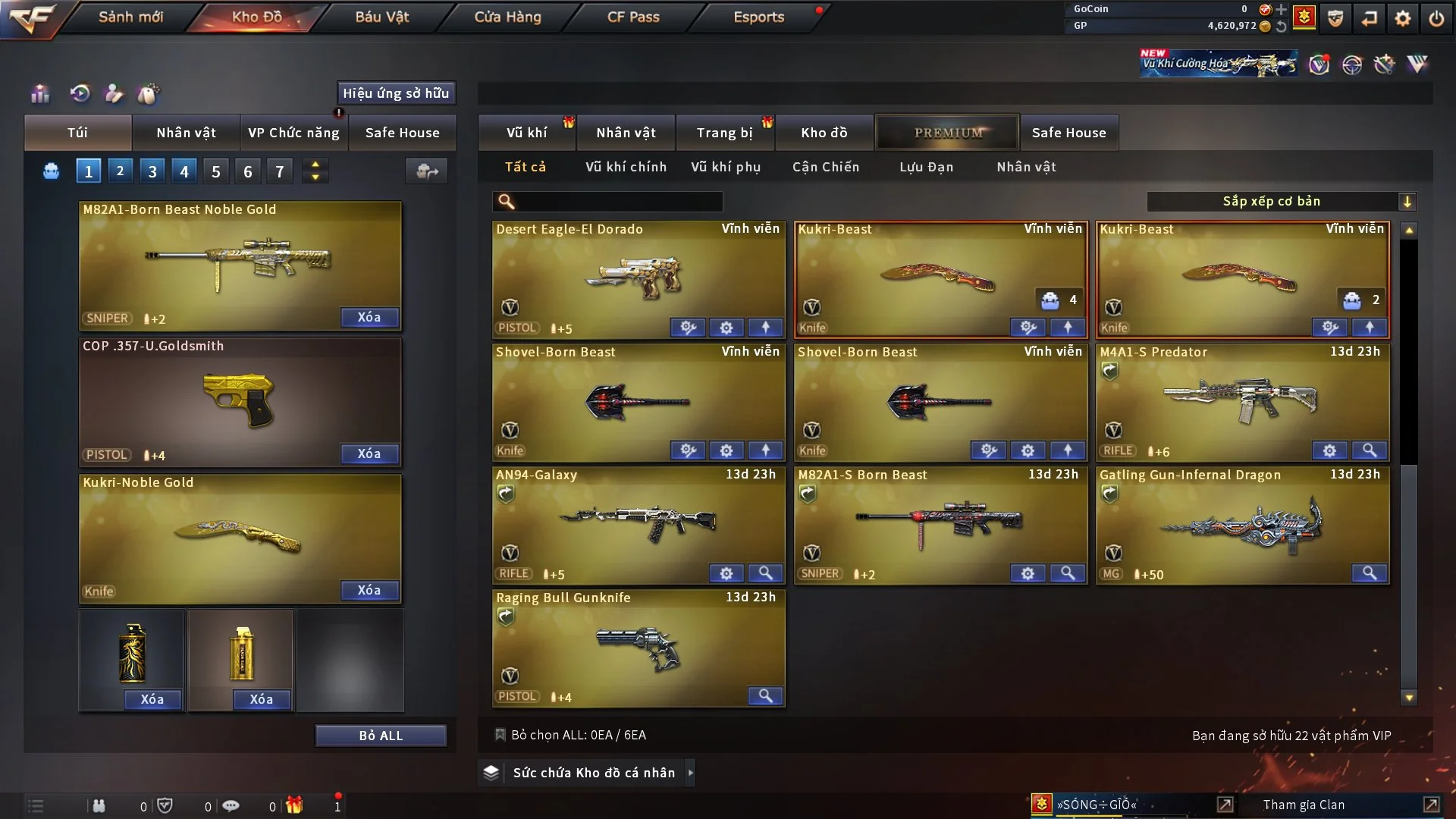The image size is (1456, 819).
Task: Select bag slot number 3
Action: click(x=152, y=171)
